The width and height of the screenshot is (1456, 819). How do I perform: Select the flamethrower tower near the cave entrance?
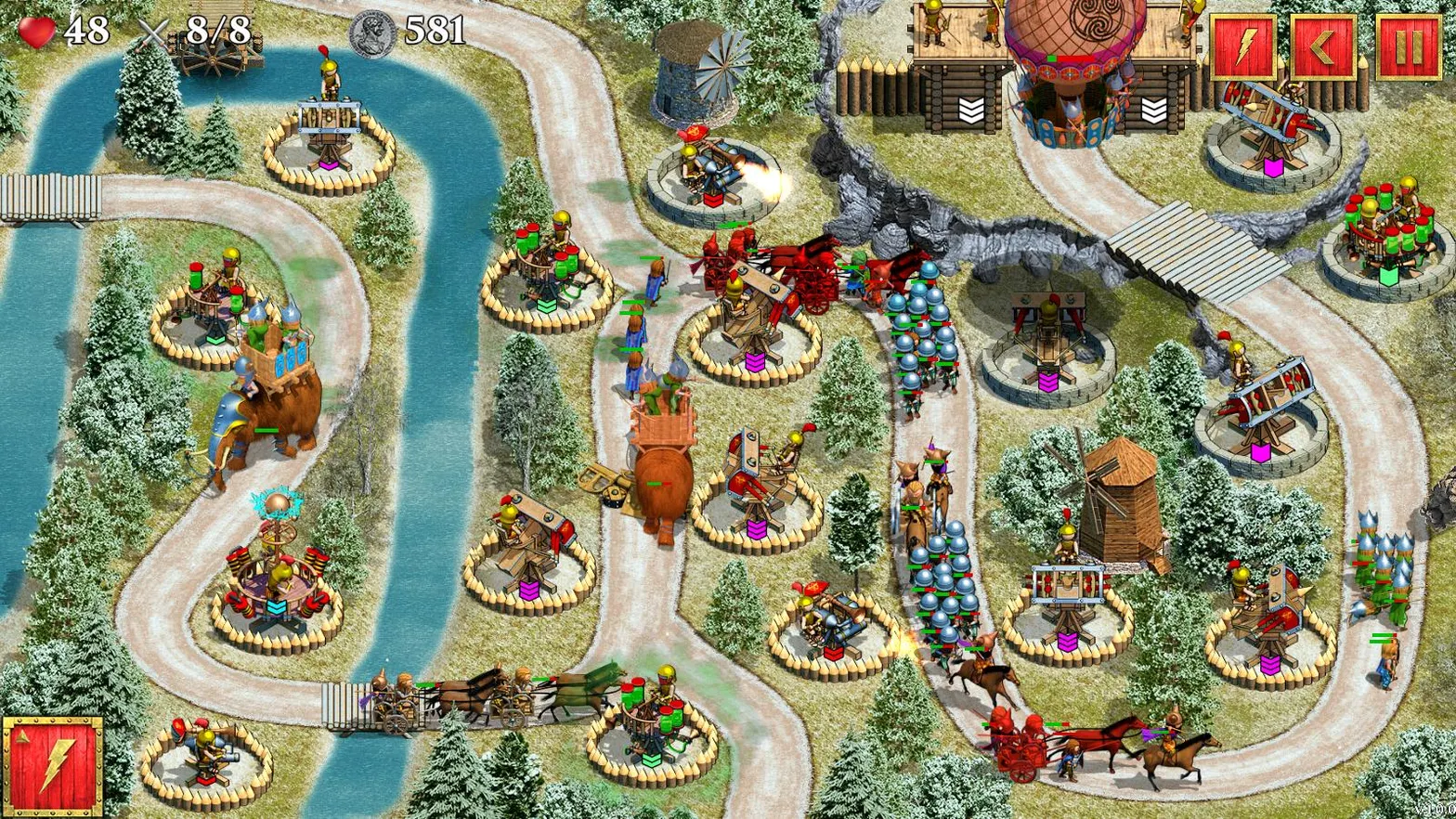tap(710, 167)
